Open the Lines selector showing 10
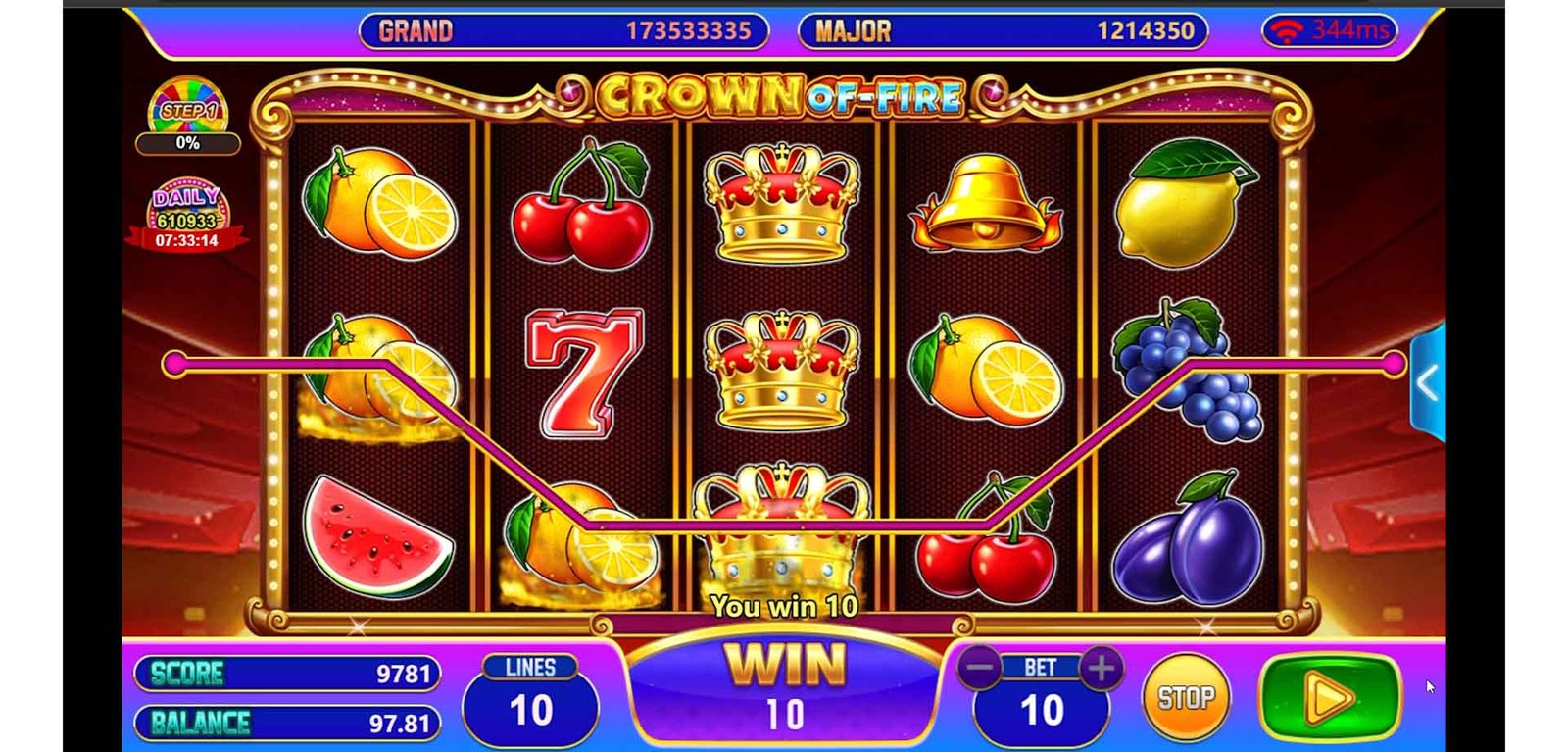 530,699
